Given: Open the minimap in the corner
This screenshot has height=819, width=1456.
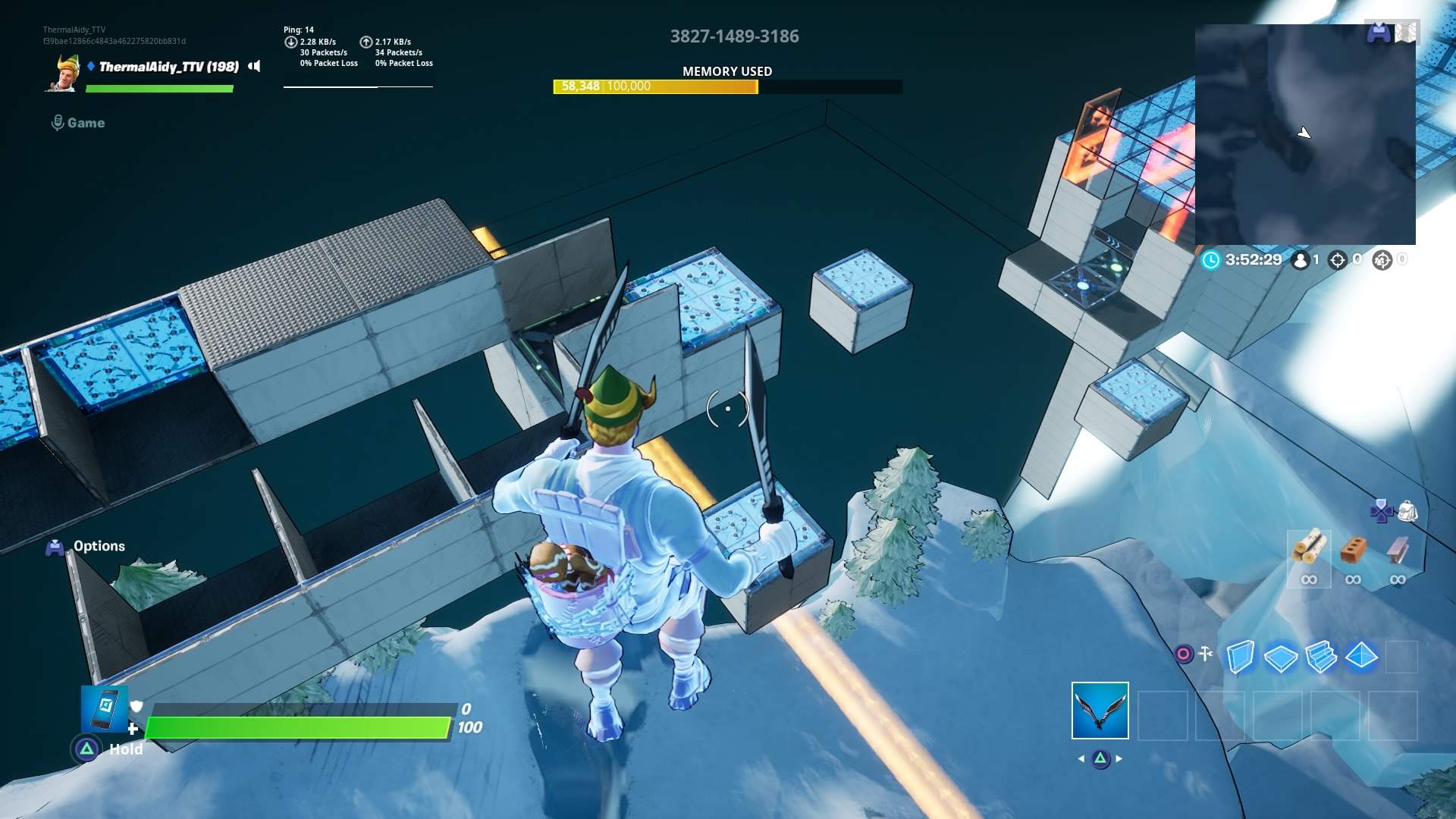Looking at the screenshot, I should (x=1304, y=134).
